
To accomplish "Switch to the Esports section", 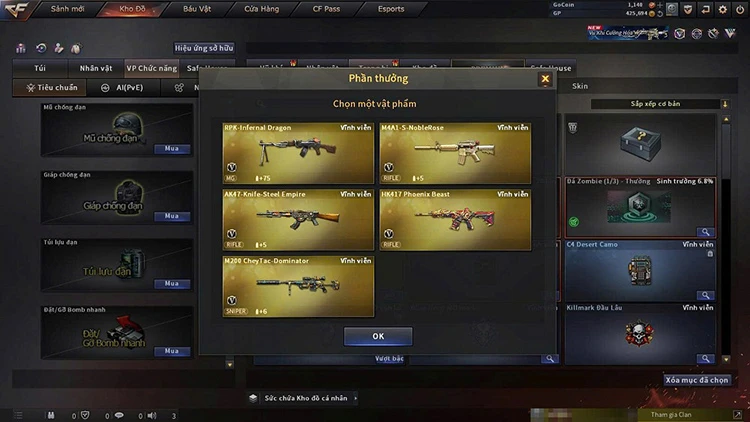I will point(391,9).
